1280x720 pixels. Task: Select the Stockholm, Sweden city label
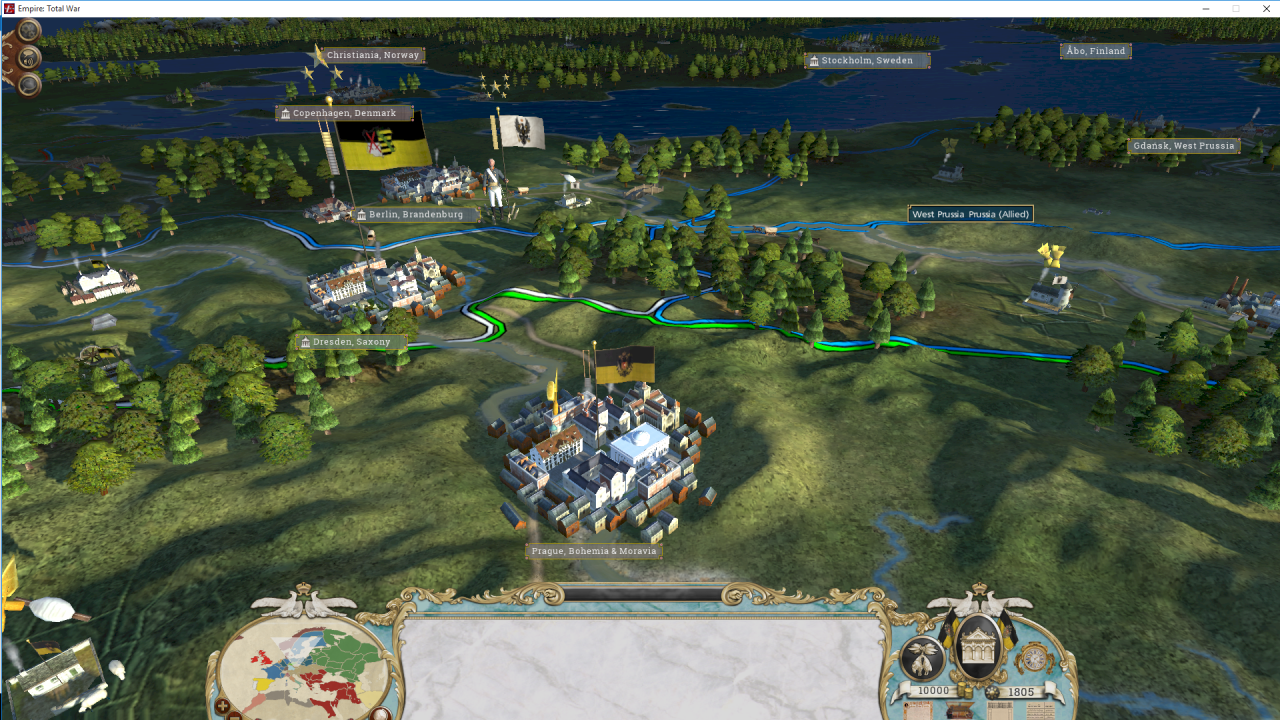coord(866,61)
